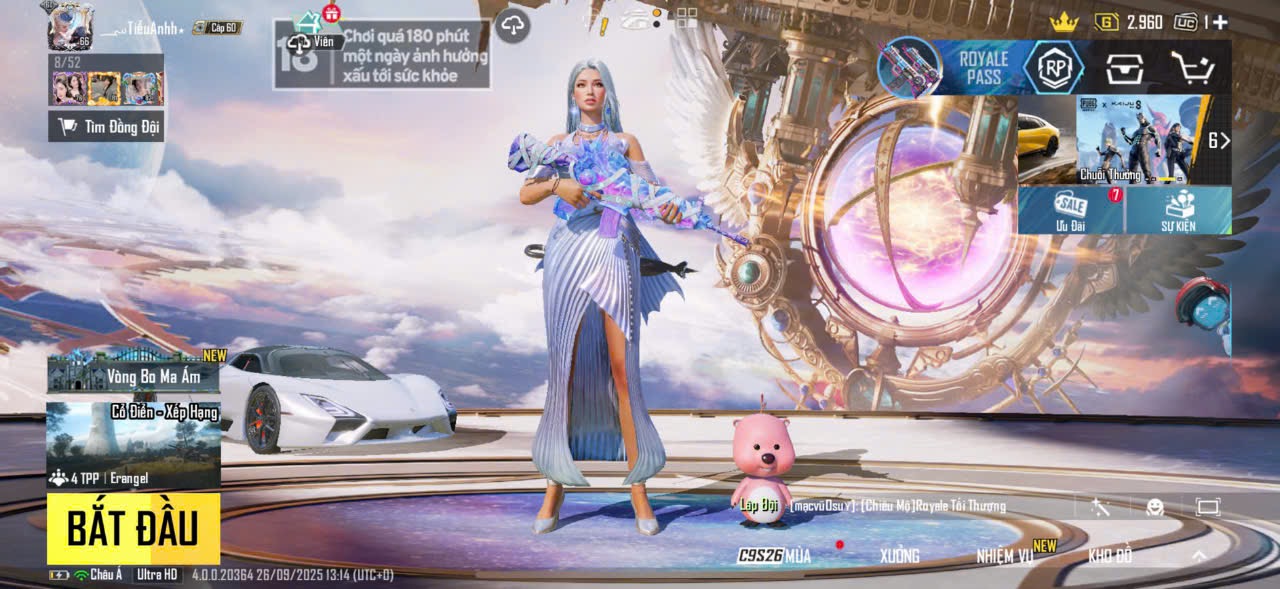
Task: Open the treasure crate icon
Action: [1125, 67]
